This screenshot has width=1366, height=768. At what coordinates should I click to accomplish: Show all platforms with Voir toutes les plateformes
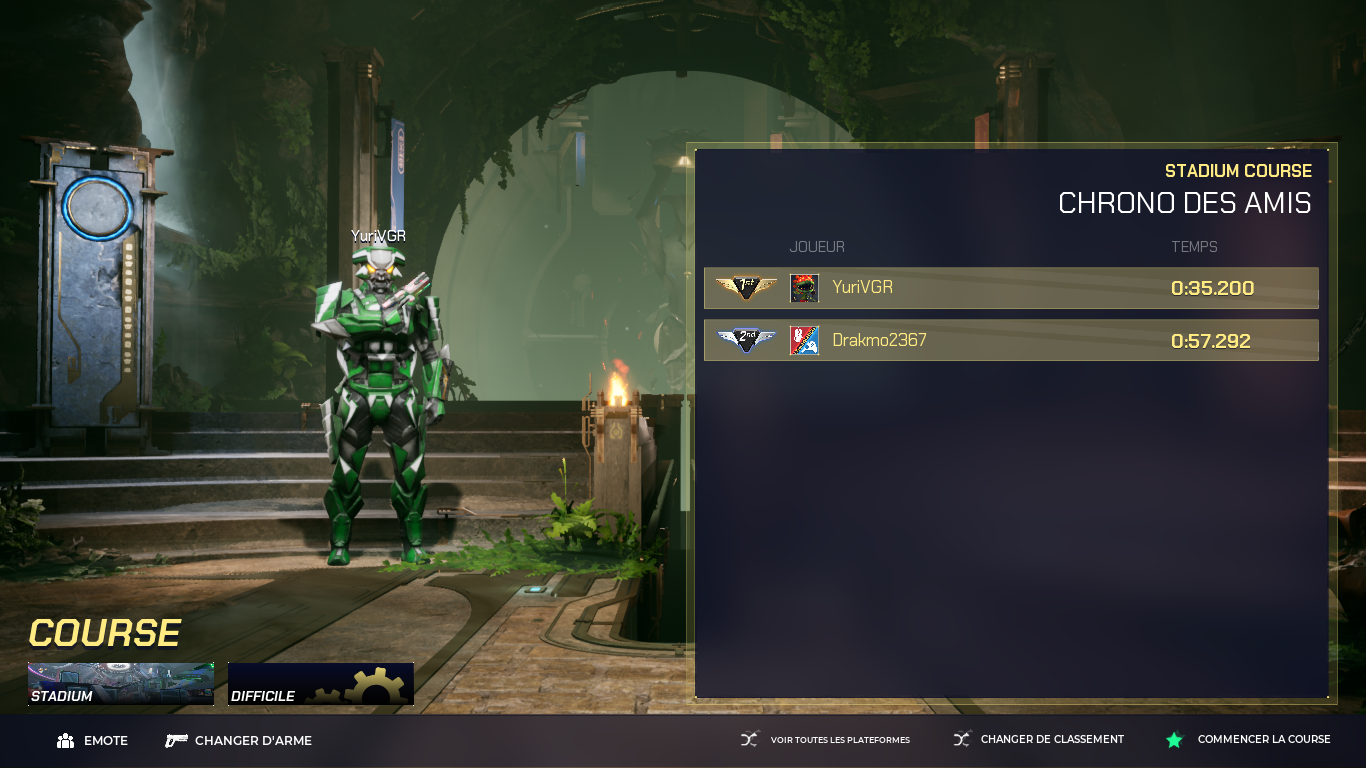[825, 740]
